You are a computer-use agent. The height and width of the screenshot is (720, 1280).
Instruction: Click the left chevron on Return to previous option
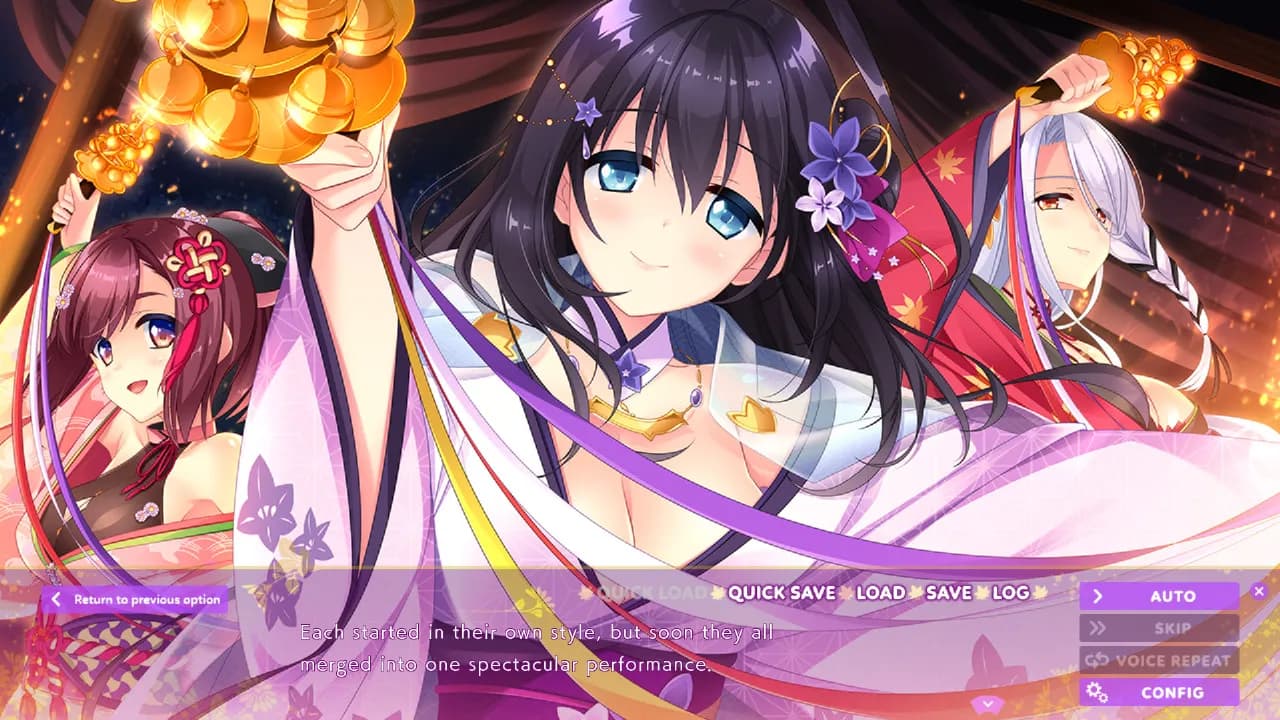click(57, 599)
